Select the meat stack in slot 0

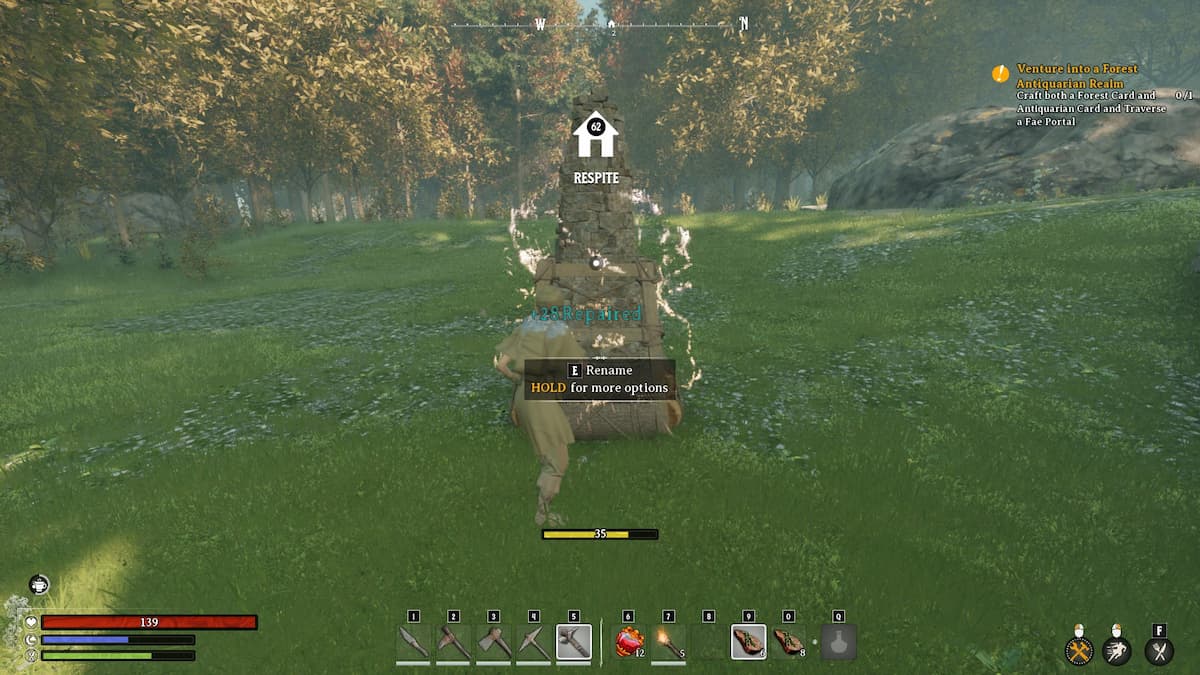coord(788,642)
